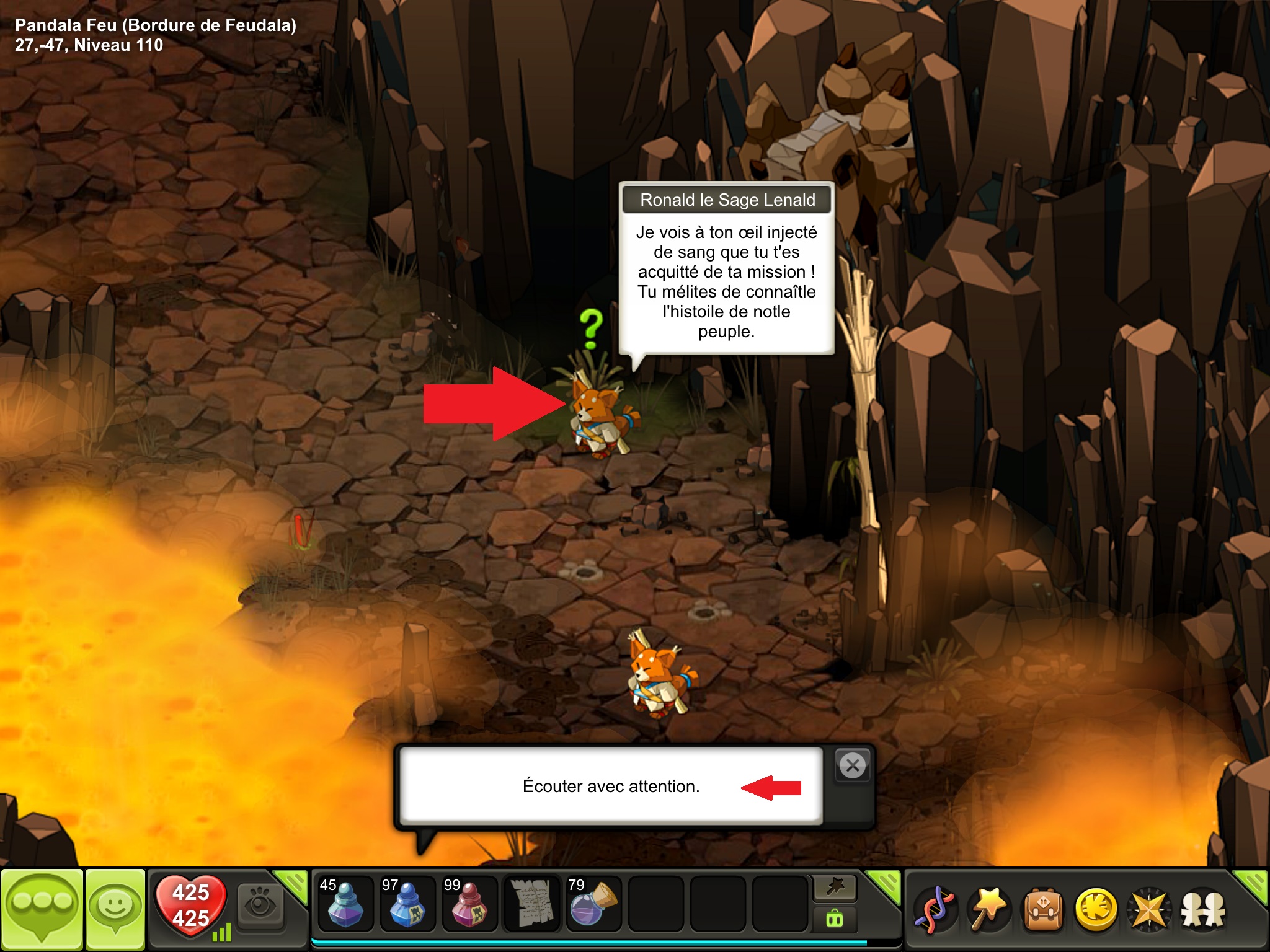Switch the shortcut bar to spells wand tab
1270x952 pixels.
click(x=835, y=888)
